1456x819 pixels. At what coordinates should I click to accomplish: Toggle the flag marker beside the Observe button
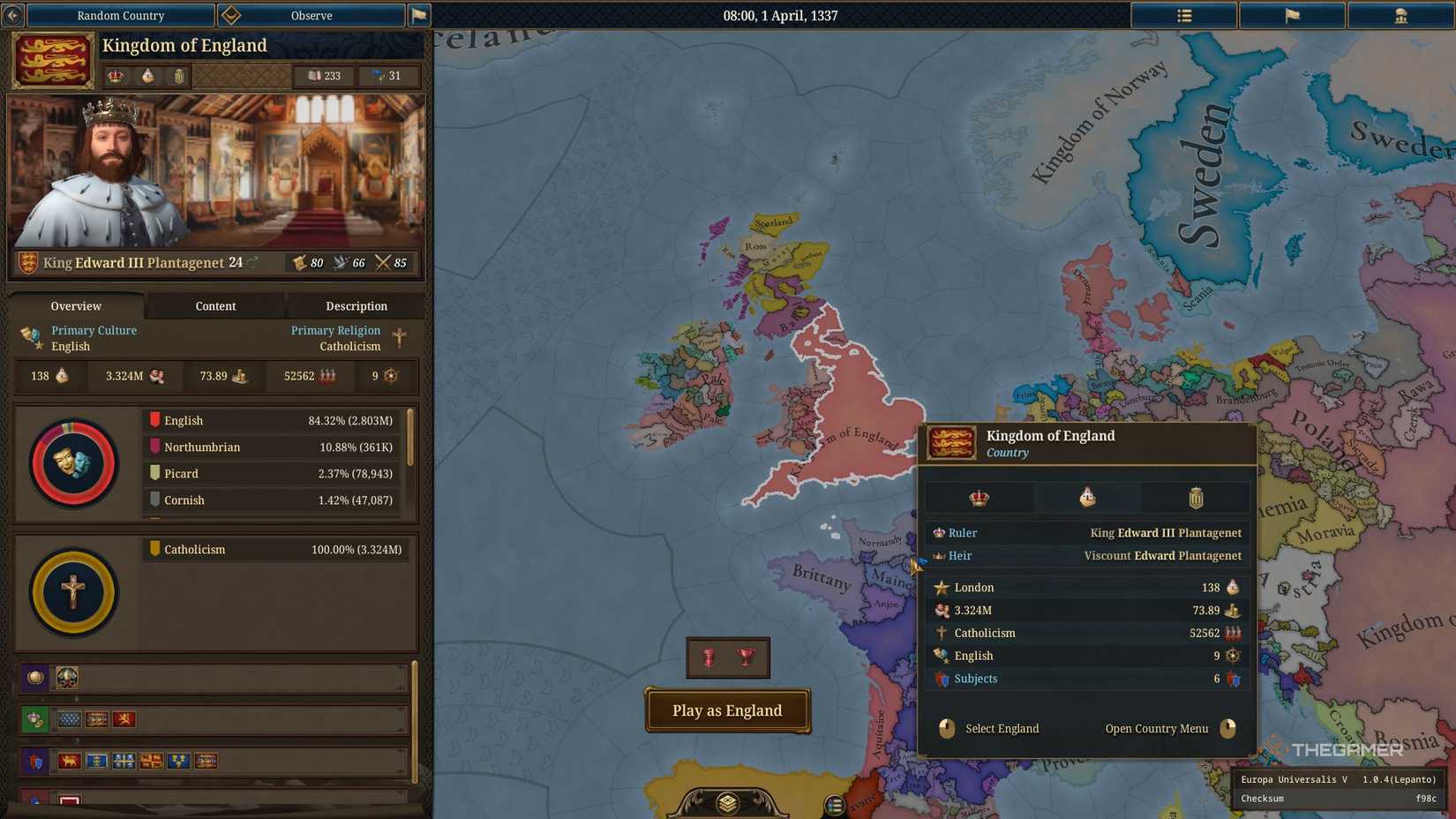[420, 15]
